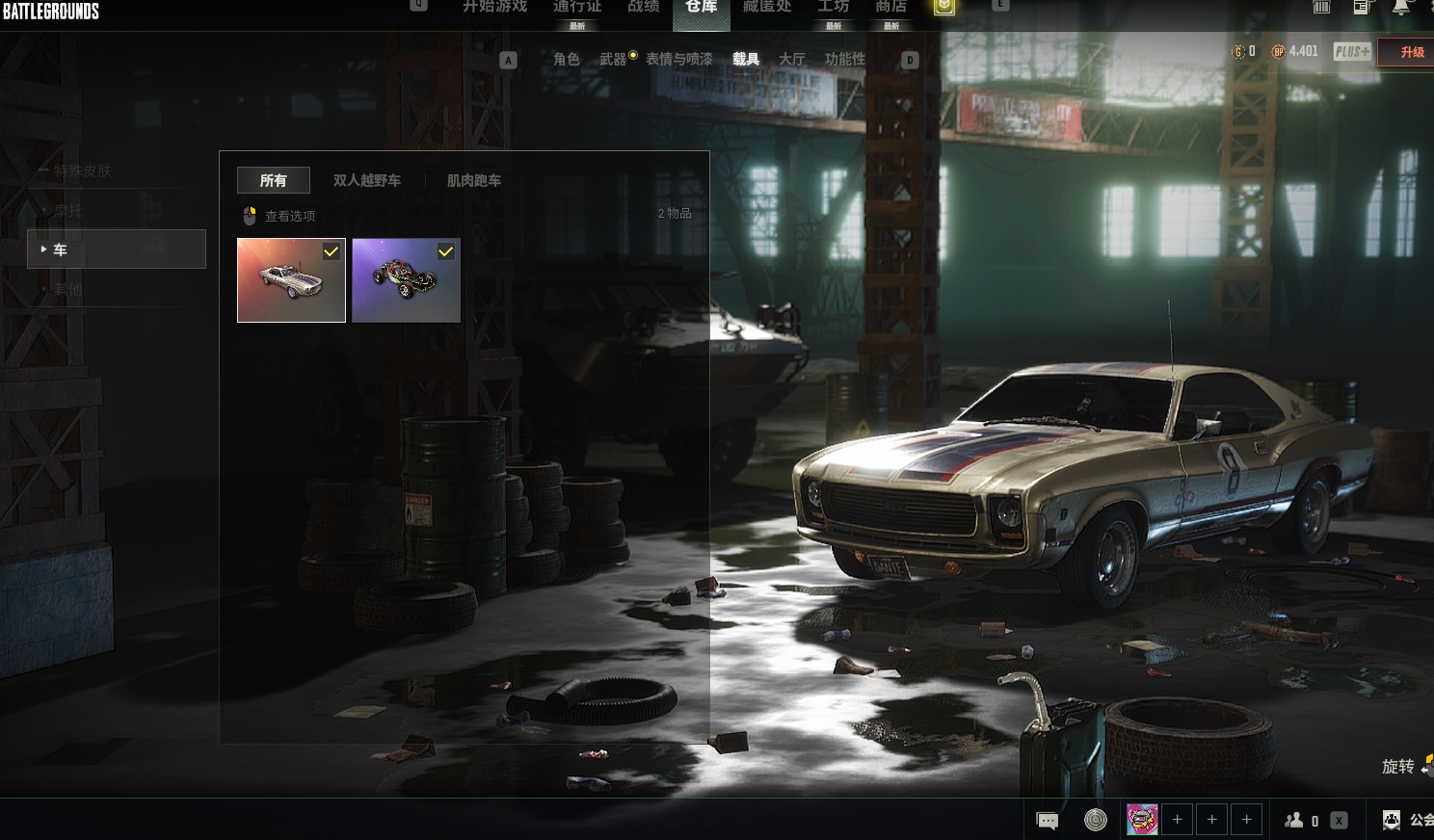Switch to the 武器 (Weapons) tab
This screenshot has width=1434, height=840.
point(613,60)
